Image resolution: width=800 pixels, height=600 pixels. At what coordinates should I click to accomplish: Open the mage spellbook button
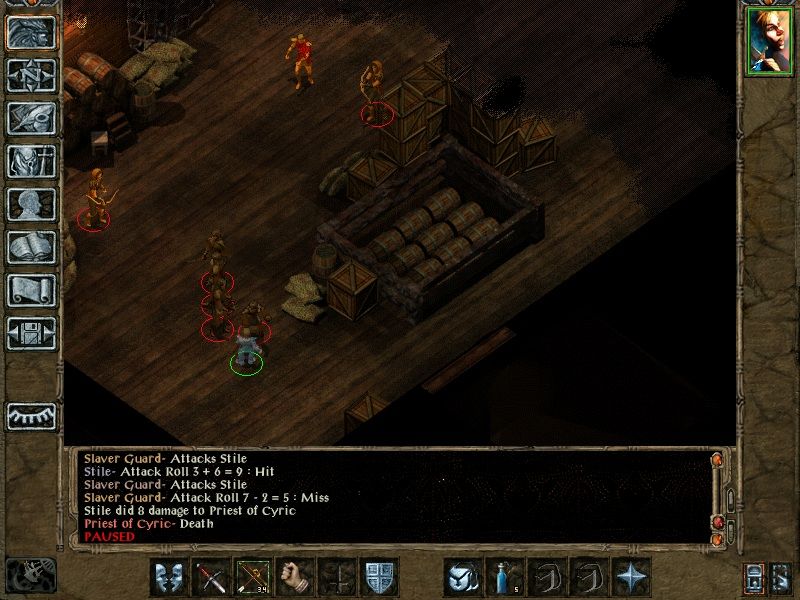click(32, 247)
